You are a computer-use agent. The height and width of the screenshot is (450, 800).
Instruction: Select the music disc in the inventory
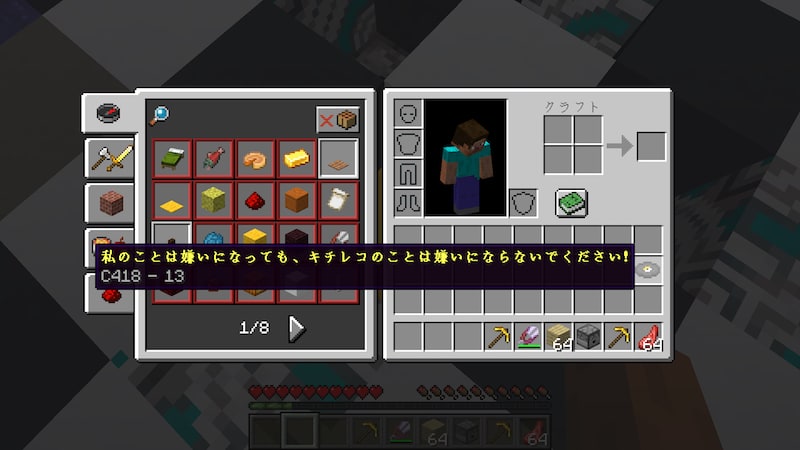[x=649, y=270]
